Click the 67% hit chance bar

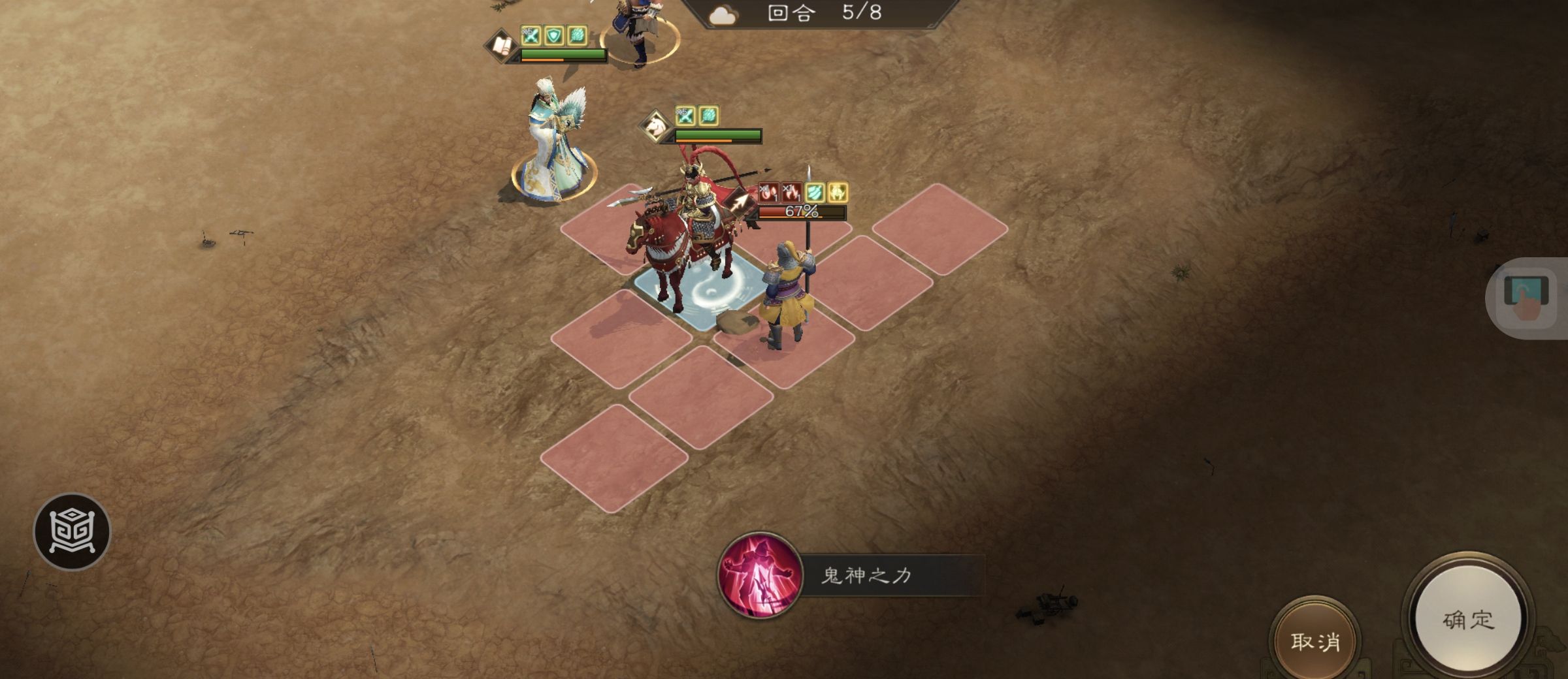point(802,213)
